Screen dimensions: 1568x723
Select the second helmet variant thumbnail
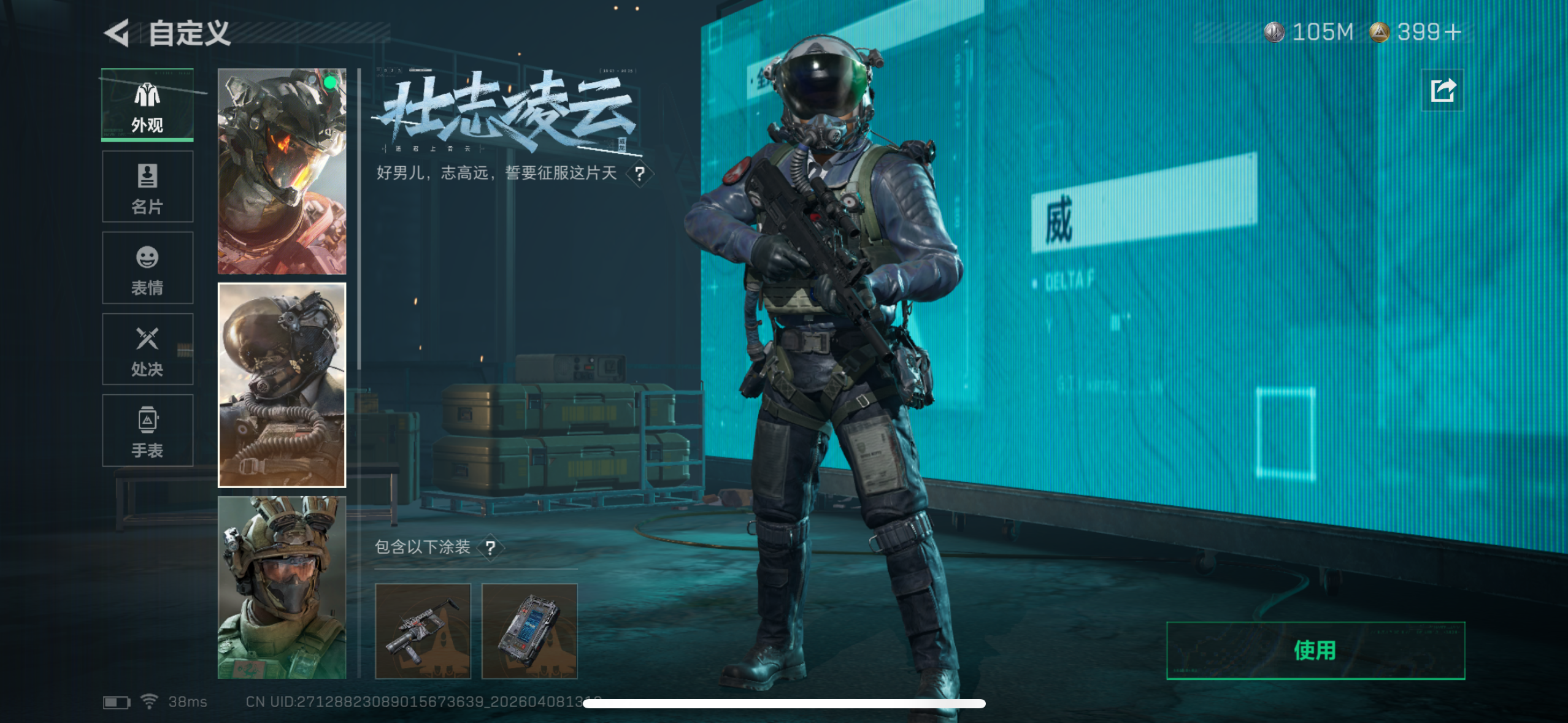(x=282, y=384)
